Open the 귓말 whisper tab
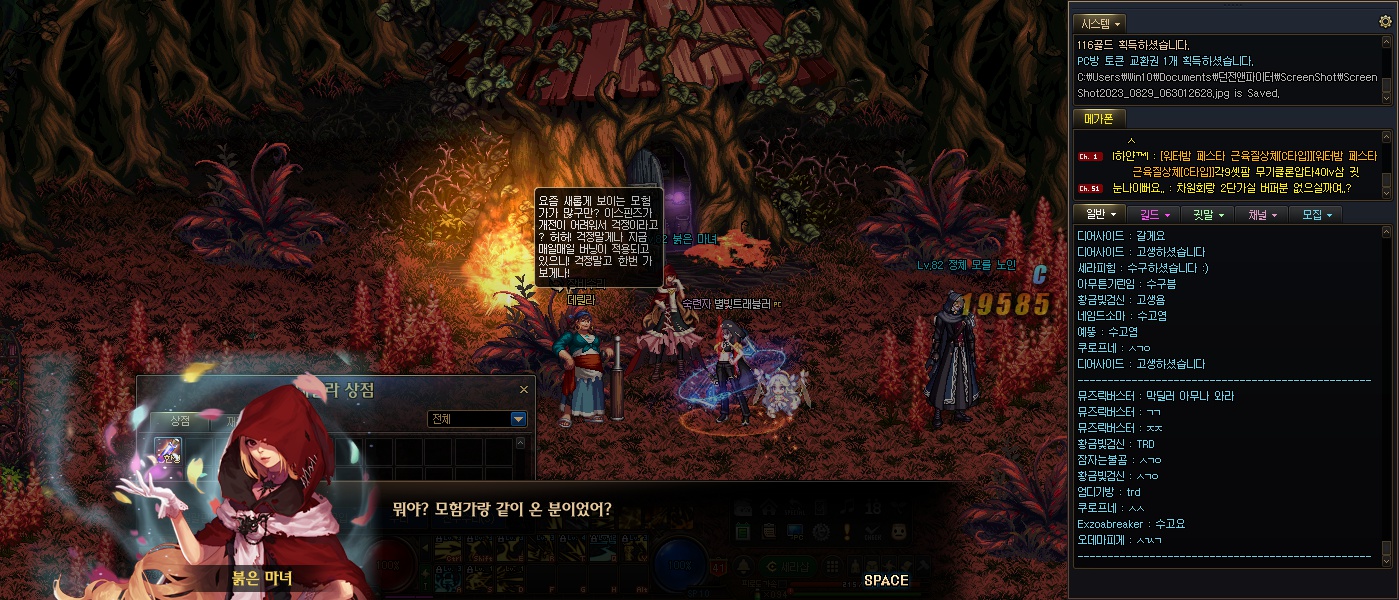The height and width of the screenshot is (600, 1399). coord(1206,214)
